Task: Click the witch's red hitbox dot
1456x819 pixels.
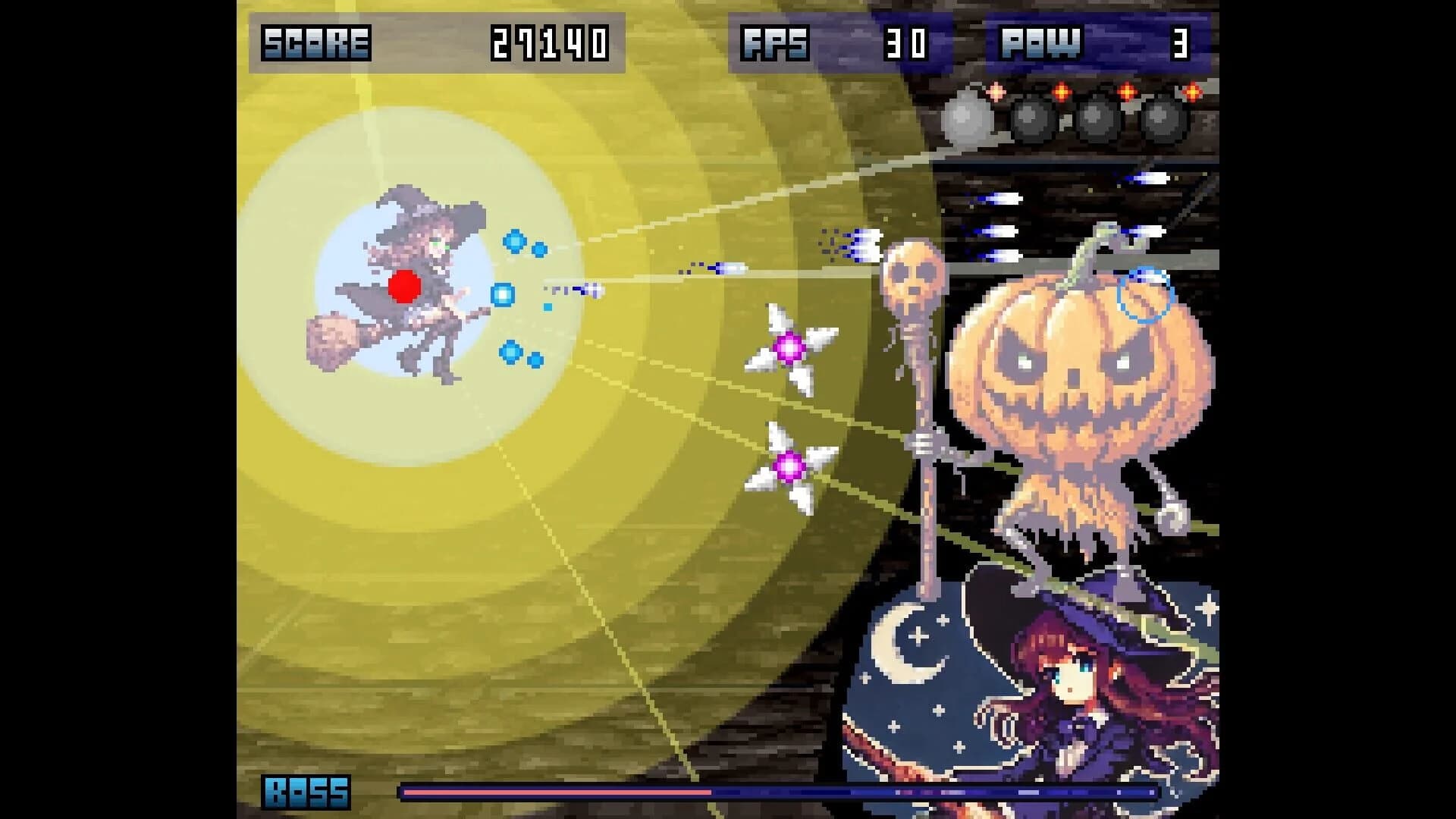Action: (406, 285)
